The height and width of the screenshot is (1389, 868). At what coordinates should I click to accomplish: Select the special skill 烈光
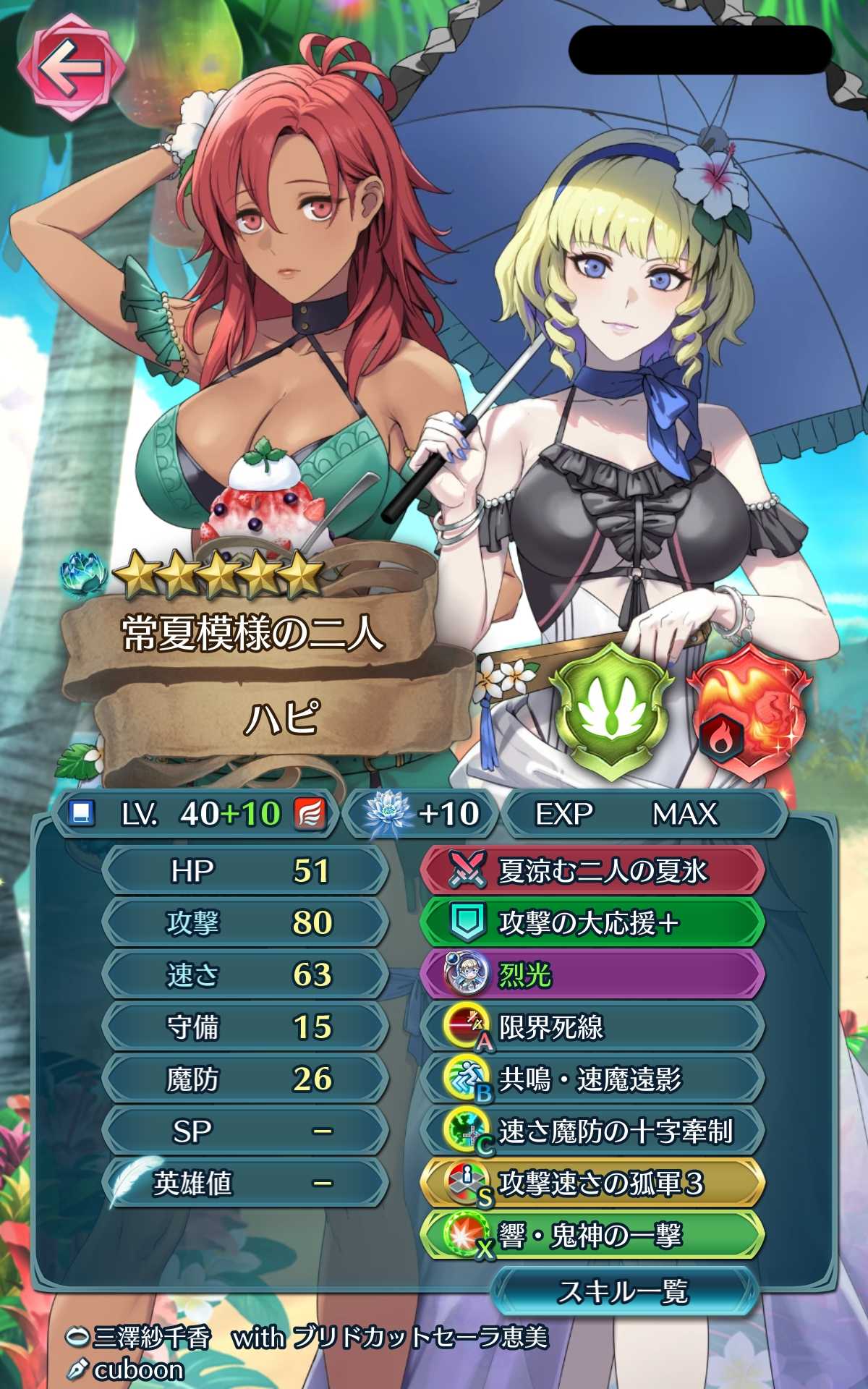[592, 975]
